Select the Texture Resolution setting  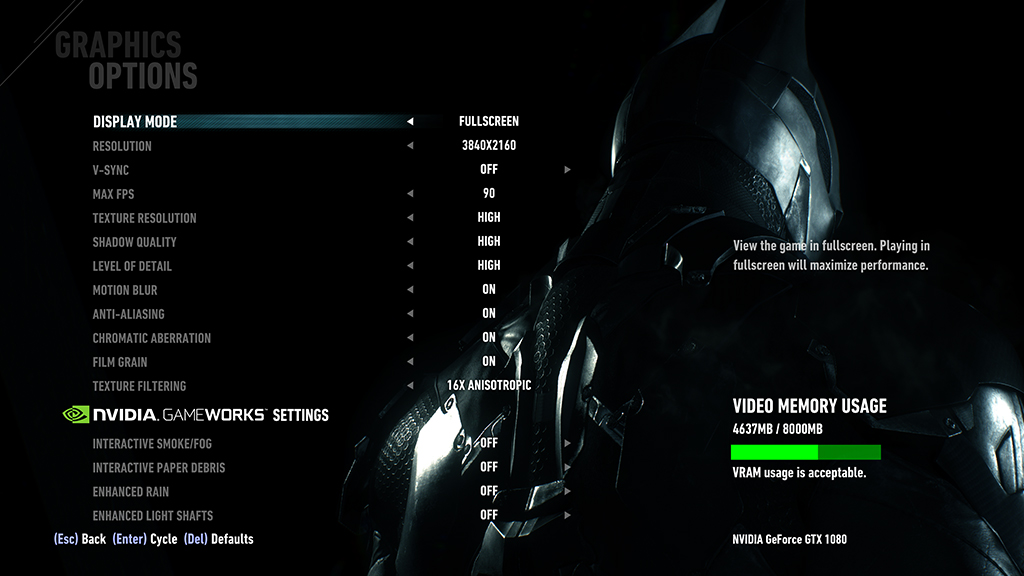(144, 218)
